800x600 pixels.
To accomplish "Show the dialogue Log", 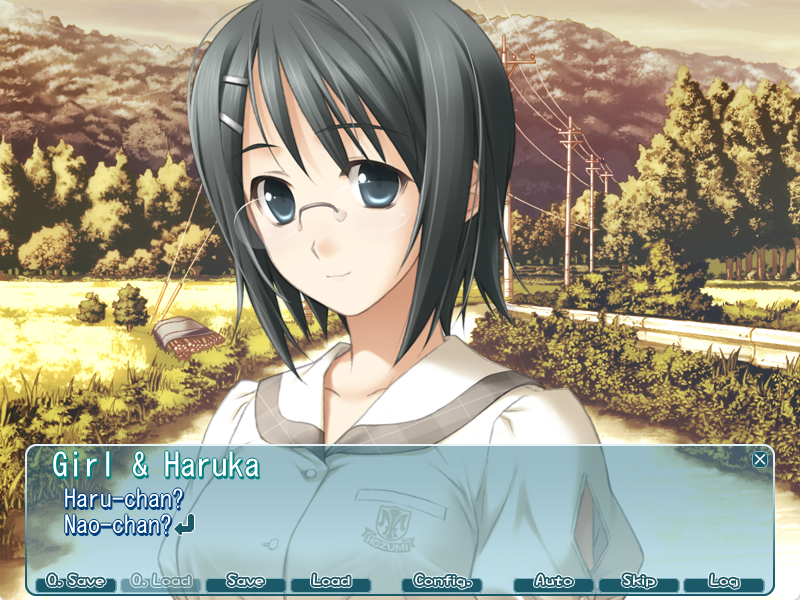I will 724,581.
